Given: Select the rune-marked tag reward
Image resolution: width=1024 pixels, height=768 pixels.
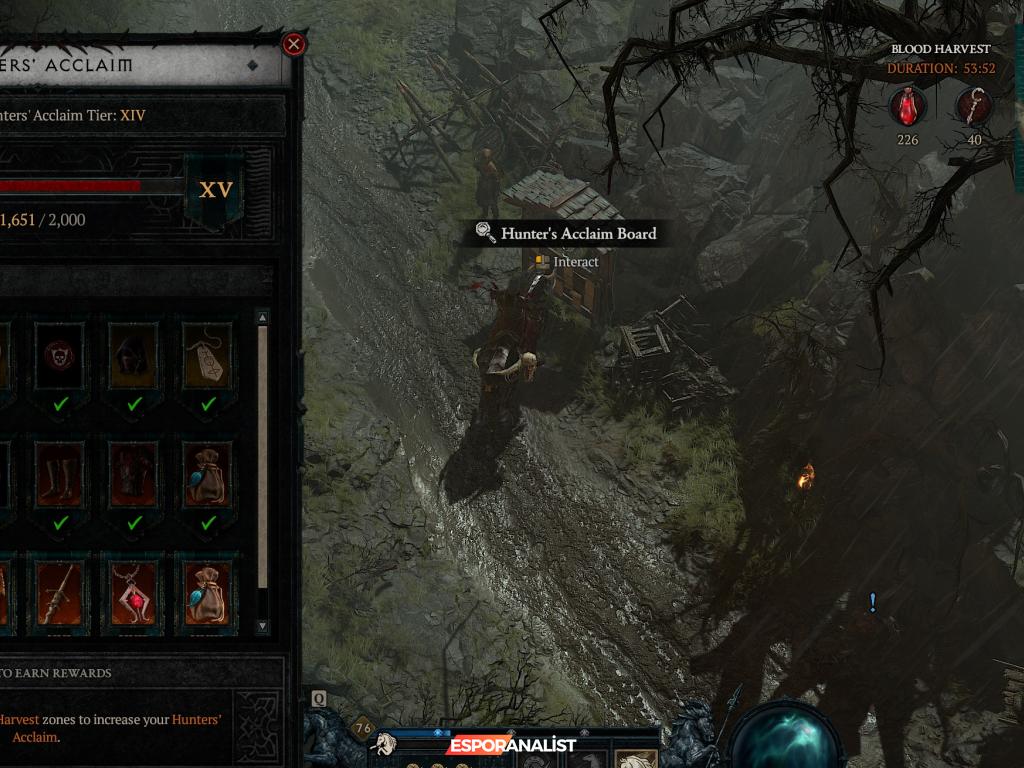Looking at the screenshot, I should 208,355.
